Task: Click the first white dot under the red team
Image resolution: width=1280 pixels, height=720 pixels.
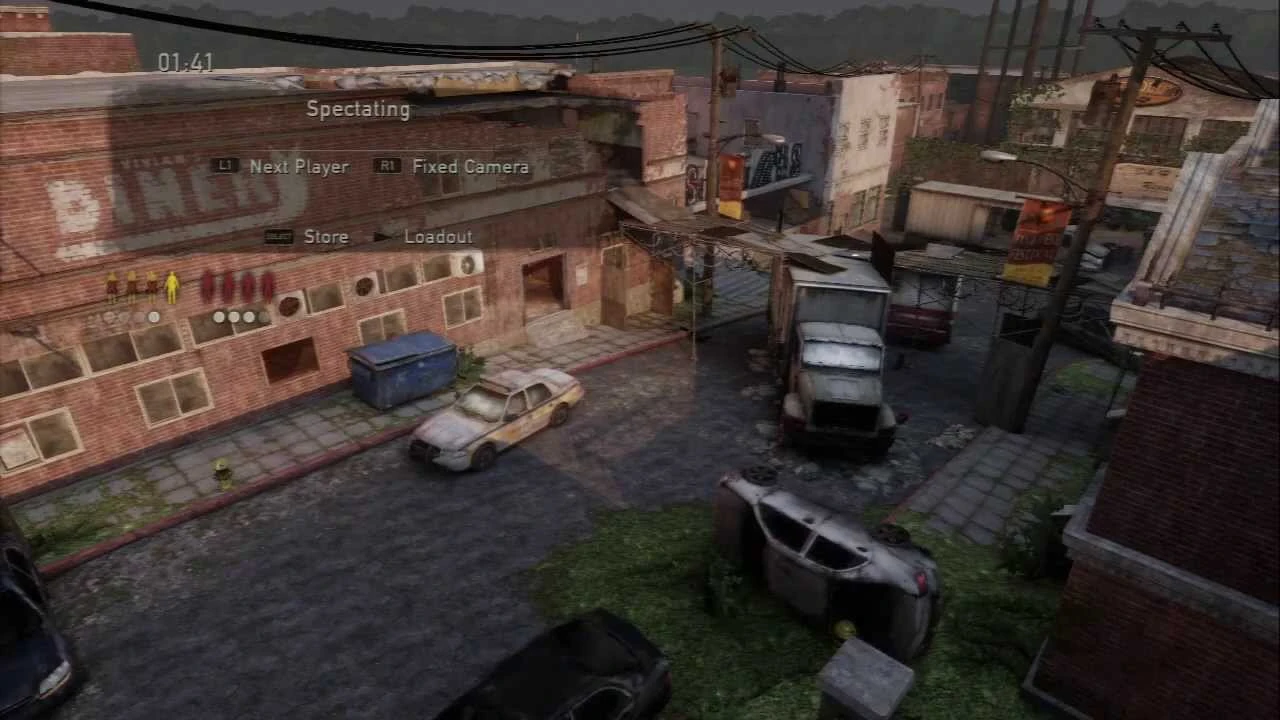Action: pyautogui.click(x=219, y=317)
